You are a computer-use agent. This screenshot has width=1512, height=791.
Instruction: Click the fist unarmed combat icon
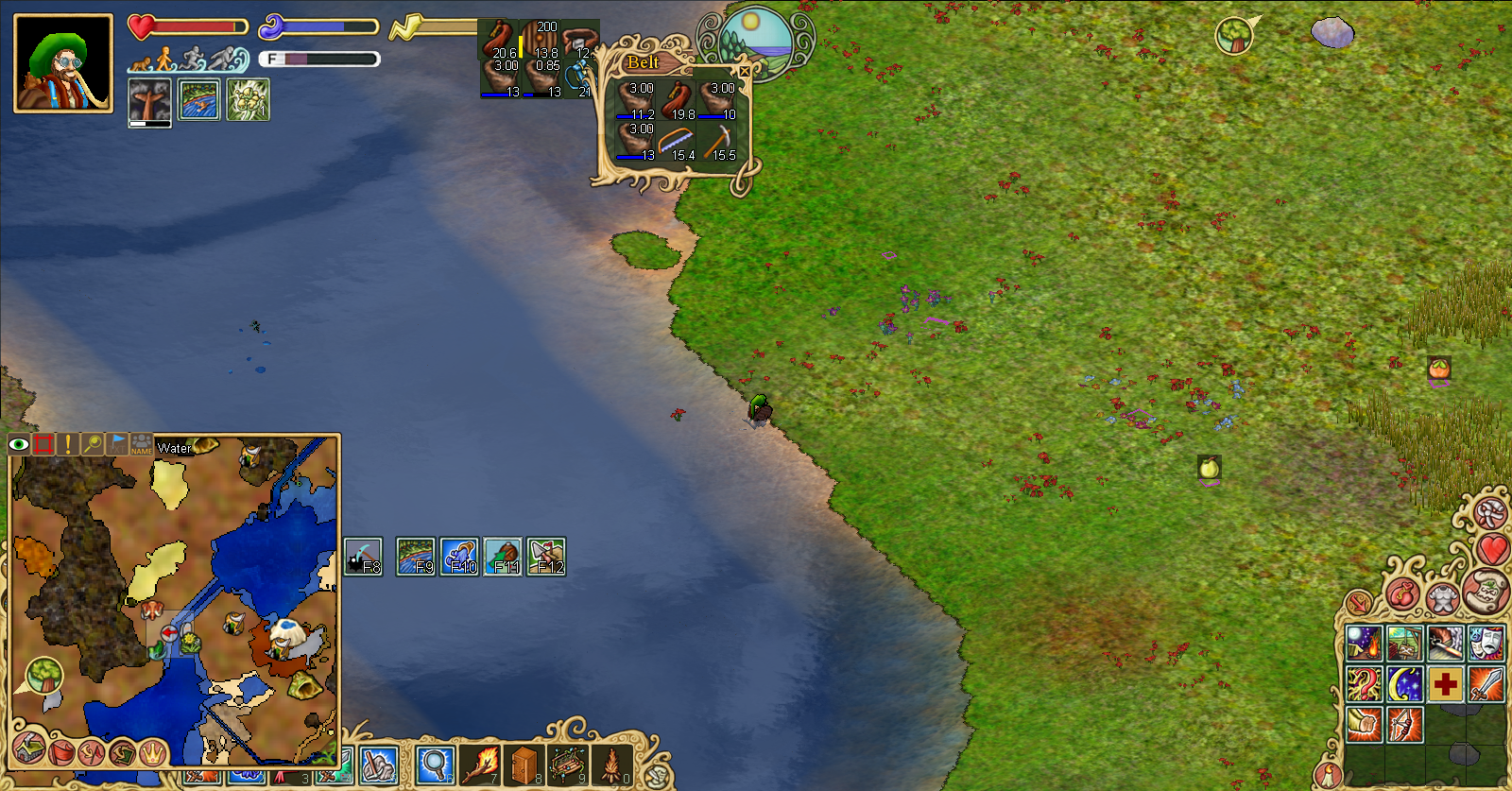[1366, 722]
